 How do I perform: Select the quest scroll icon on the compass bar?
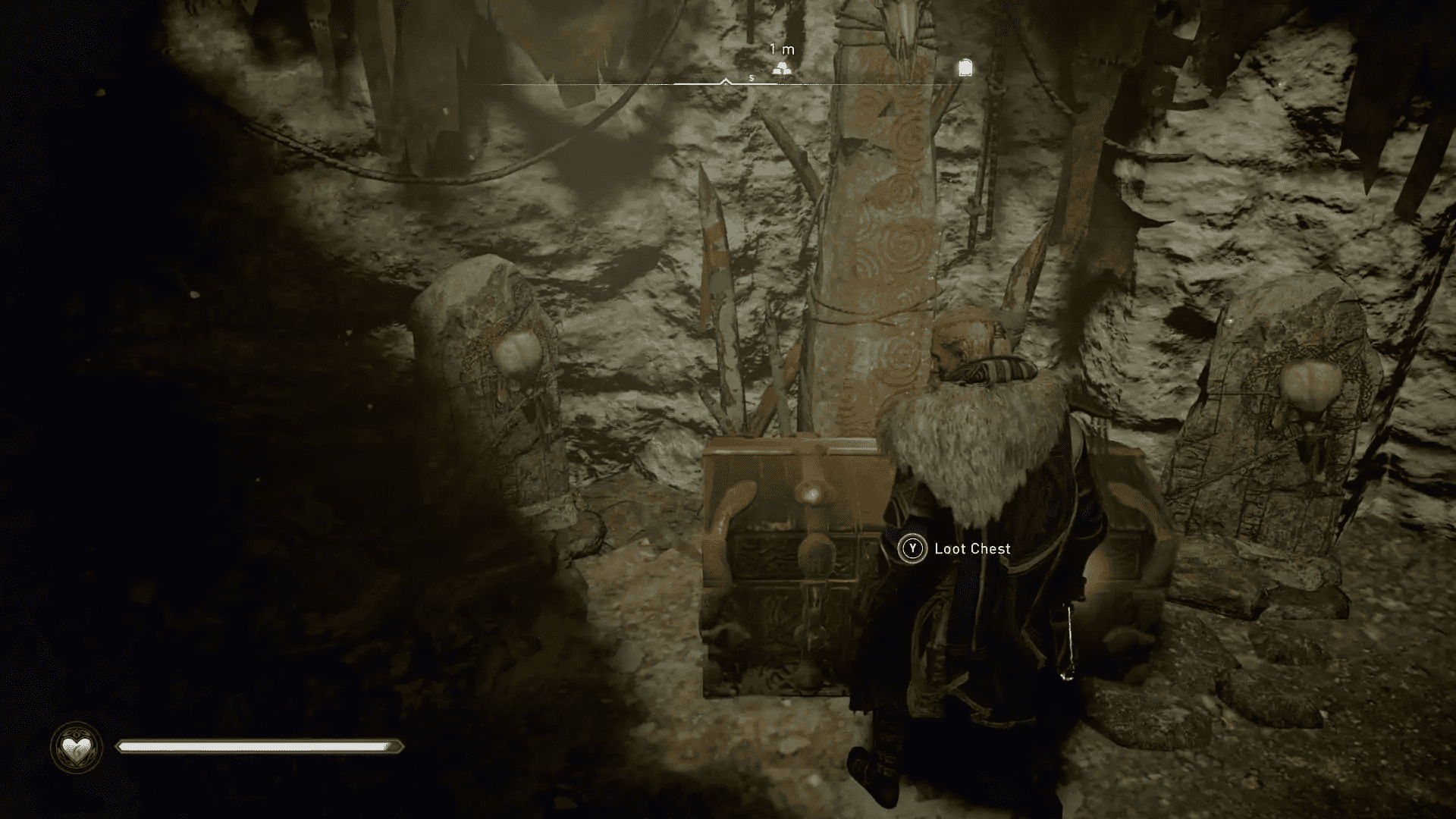(965, 67)
